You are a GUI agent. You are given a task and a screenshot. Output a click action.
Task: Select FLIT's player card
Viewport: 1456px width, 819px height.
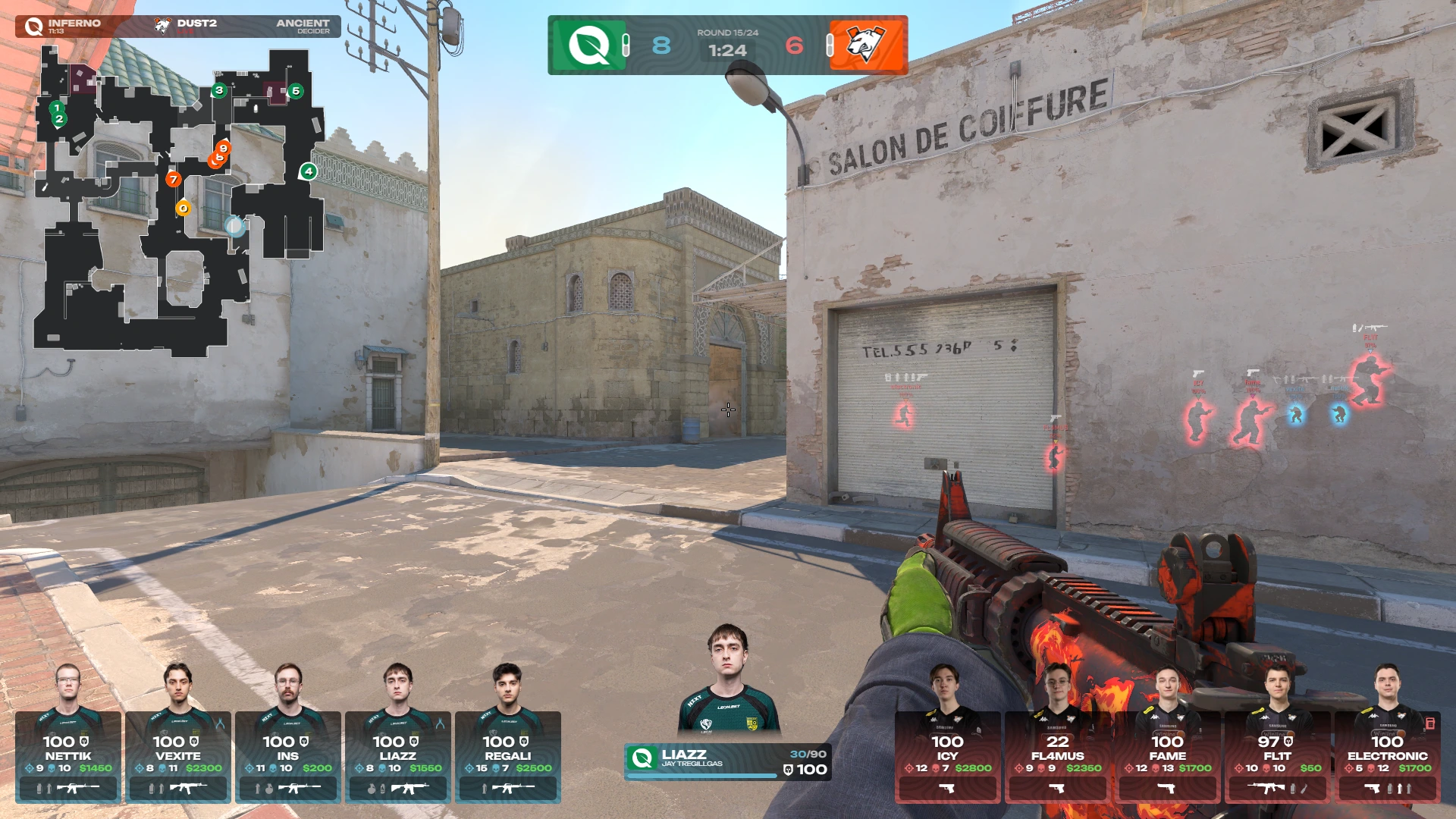click(1277, 756)
